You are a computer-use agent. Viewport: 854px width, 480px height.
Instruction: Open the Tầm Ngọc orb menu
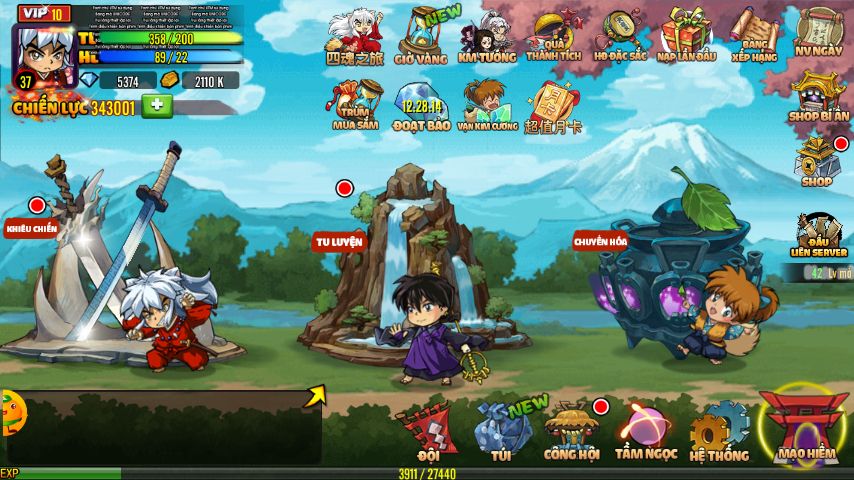pos(646,431)
